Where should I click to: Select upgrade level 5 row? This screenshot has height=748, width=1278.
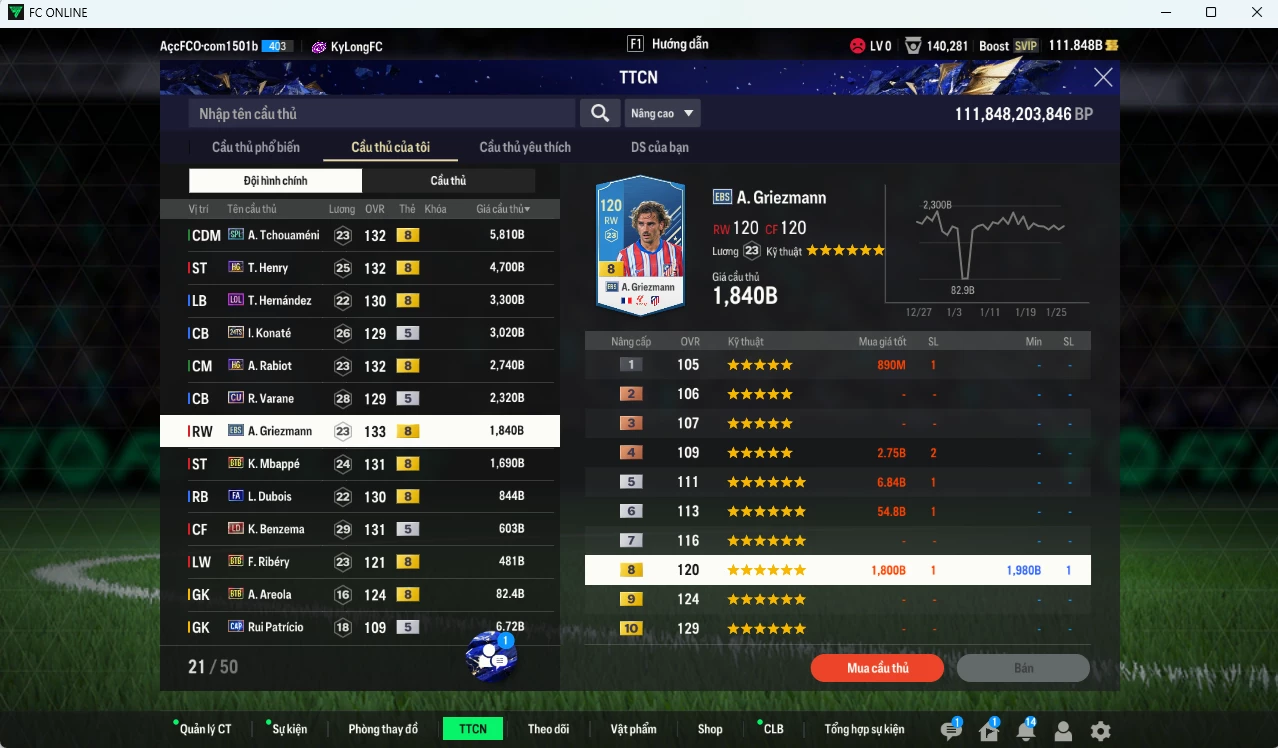point(837,482)
